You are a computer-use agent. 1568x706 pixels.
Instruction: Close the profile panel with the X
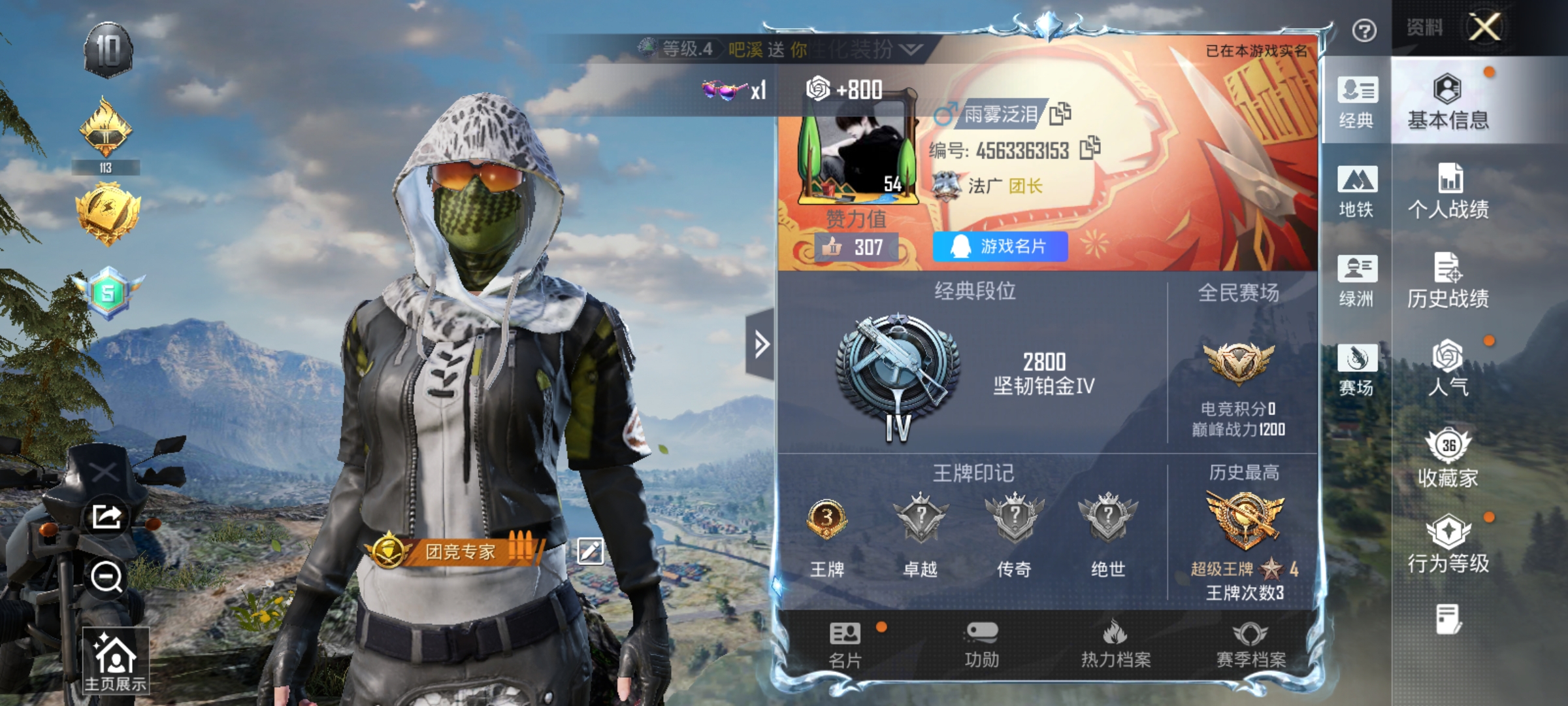click(1484, 27)
